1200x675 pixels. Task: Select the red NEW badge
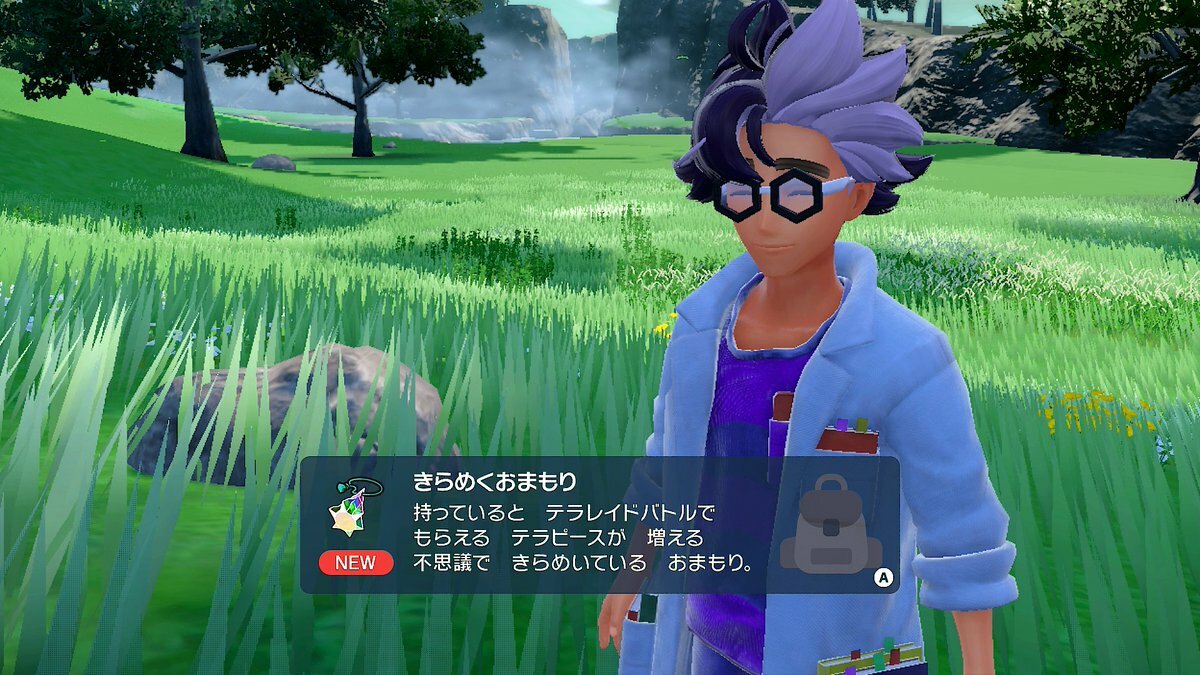point(355,562)
